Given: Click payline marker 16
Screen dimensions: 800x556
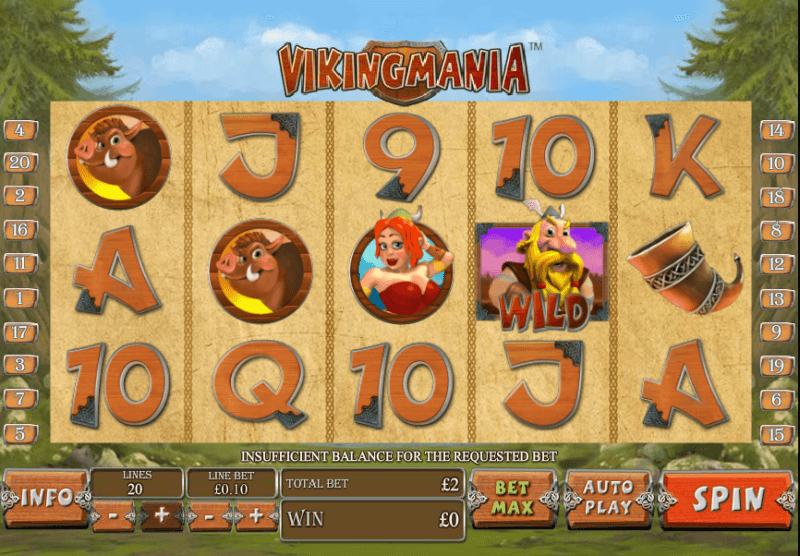Looking at the screenshot, I should pos(20,230).
